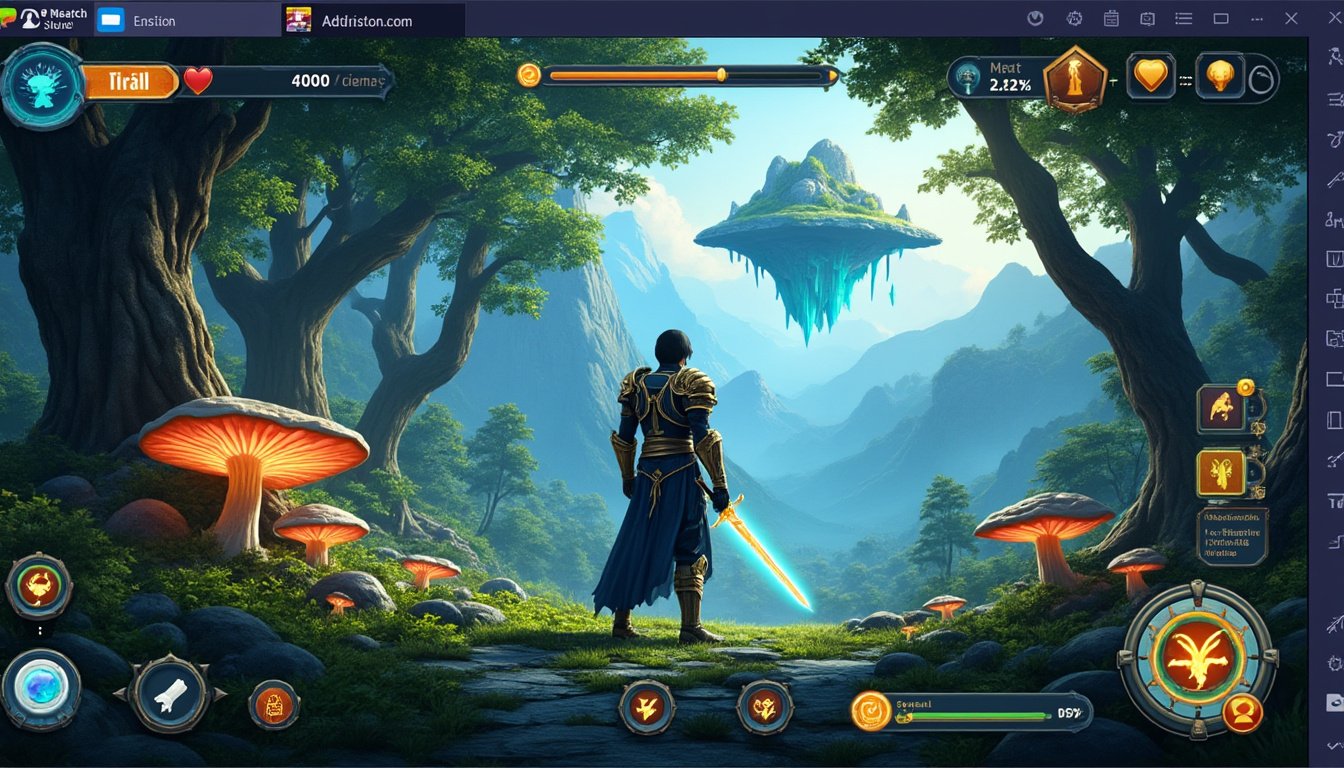Open the orange heart resource icon

point(1150,74)
